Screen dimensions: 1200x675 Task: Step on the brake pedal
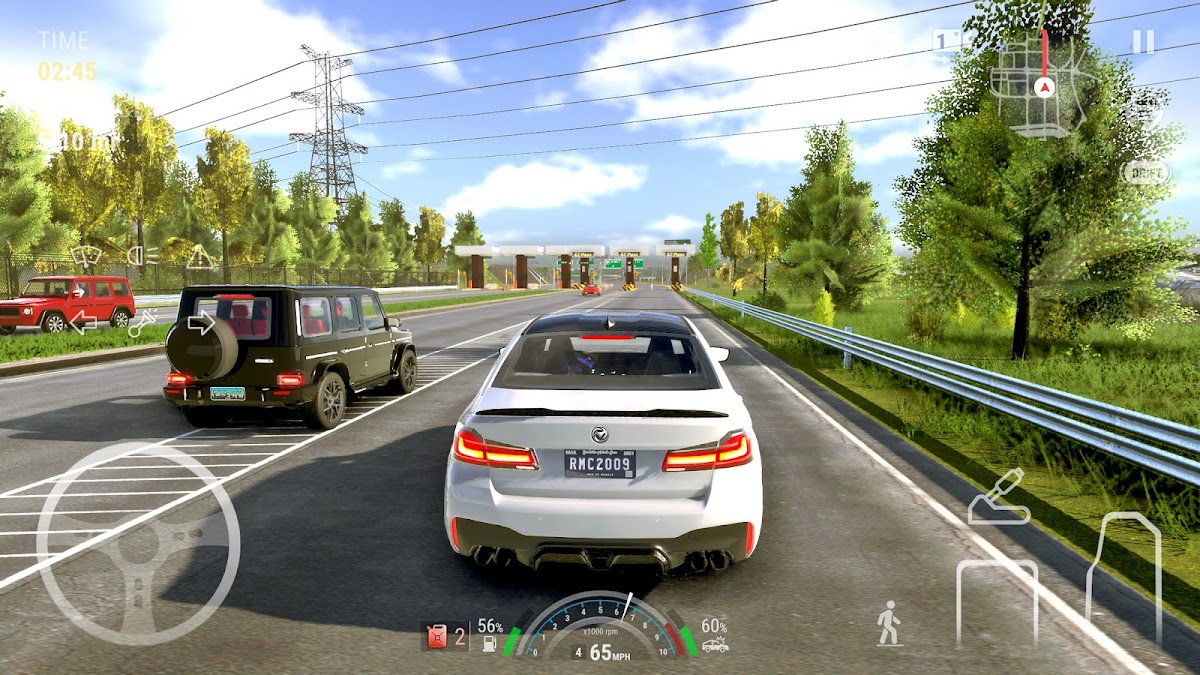click(996, 602)
